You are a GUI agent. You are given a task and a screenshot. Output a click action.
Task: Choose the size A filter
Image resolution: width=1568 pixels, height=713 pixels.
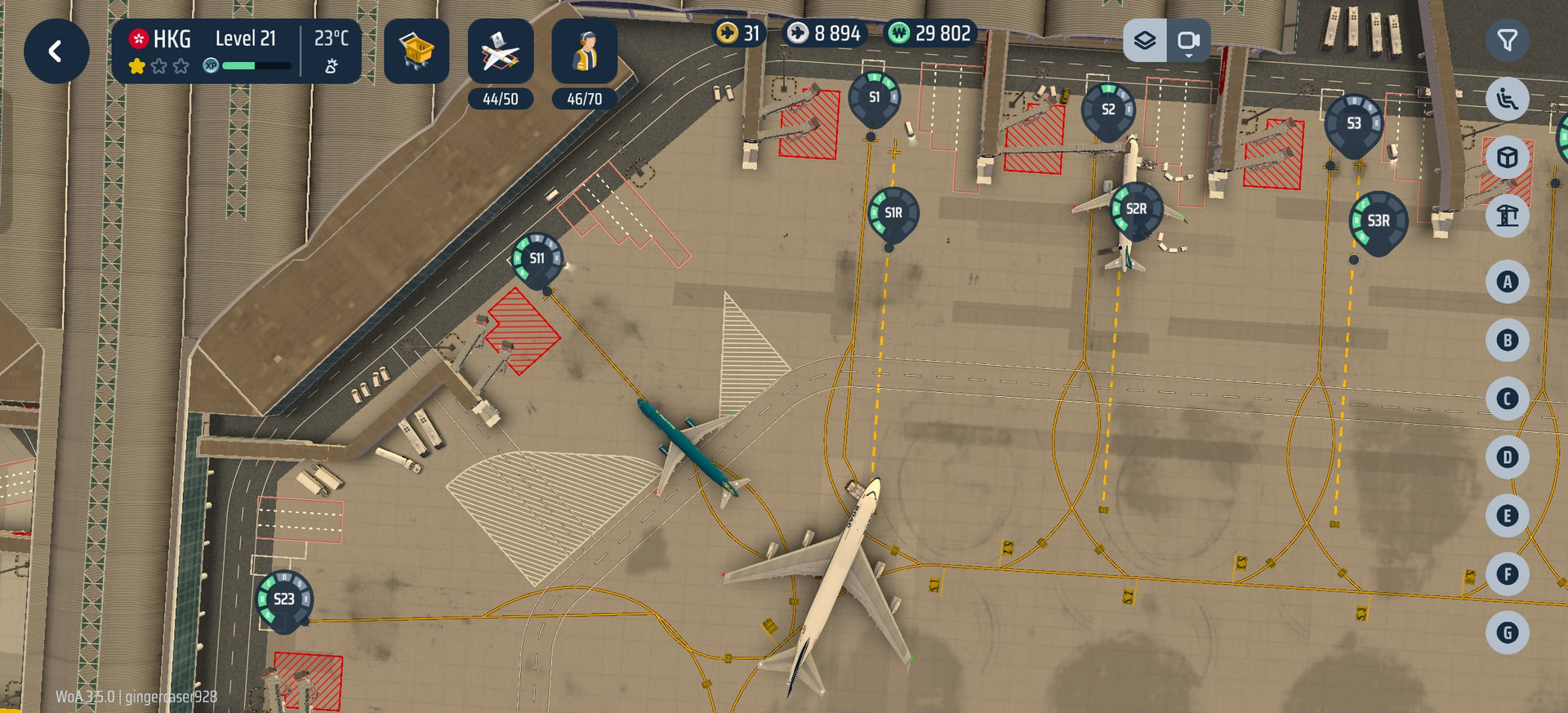[x=1507, y=282]
